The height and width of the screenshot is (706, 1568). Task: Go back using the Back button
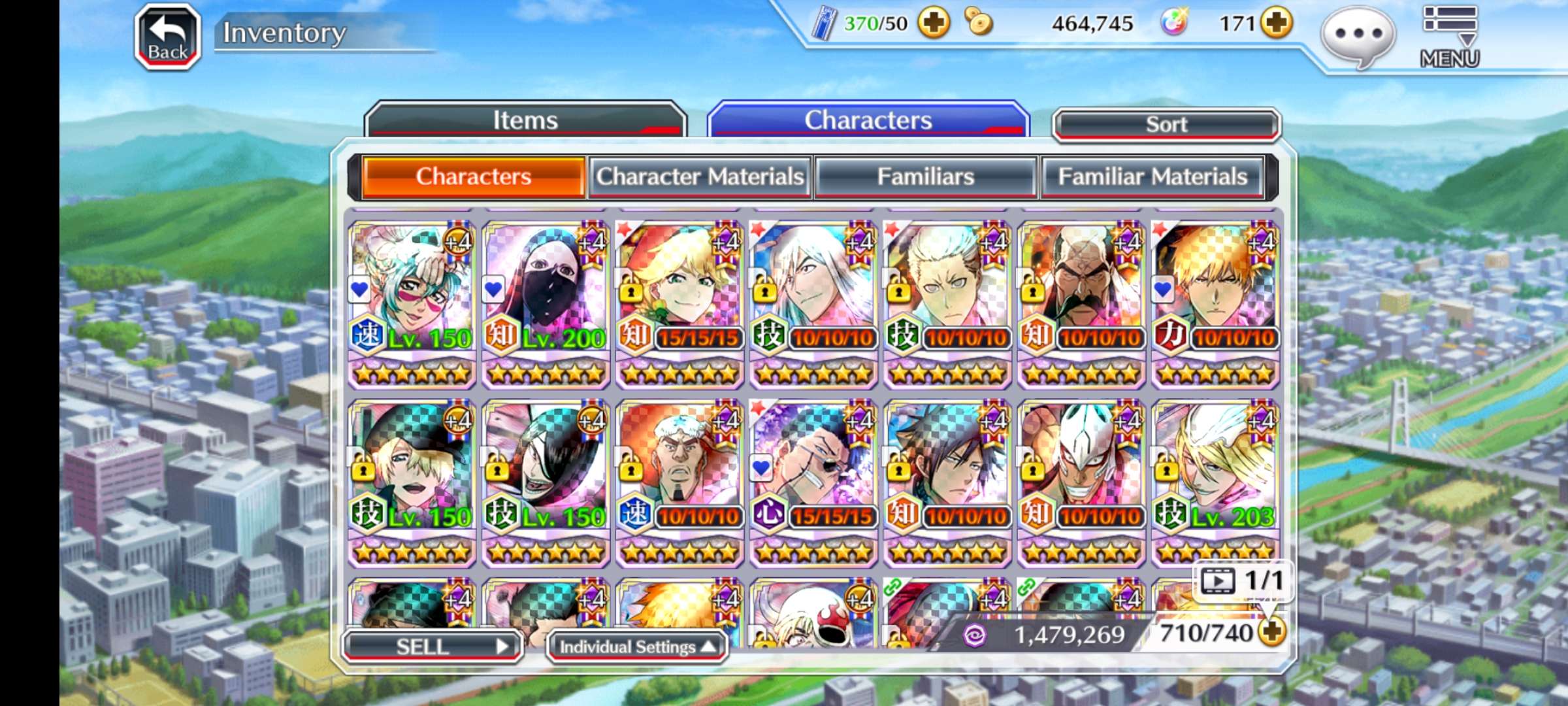tap(167, 37)
